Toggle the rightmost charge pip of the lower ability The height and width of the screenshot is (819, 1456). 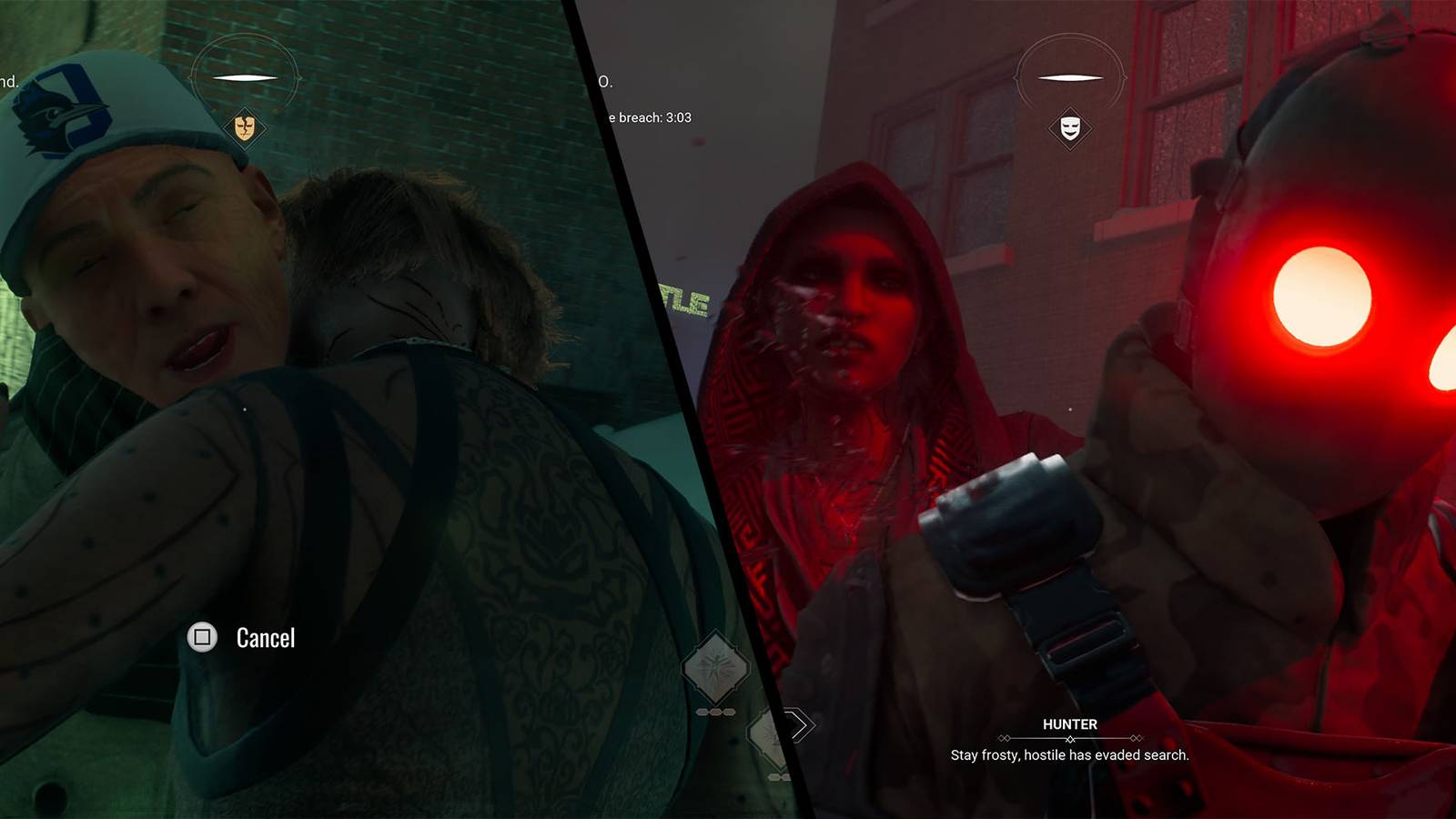pyautogui.click(x=729, y=712)
